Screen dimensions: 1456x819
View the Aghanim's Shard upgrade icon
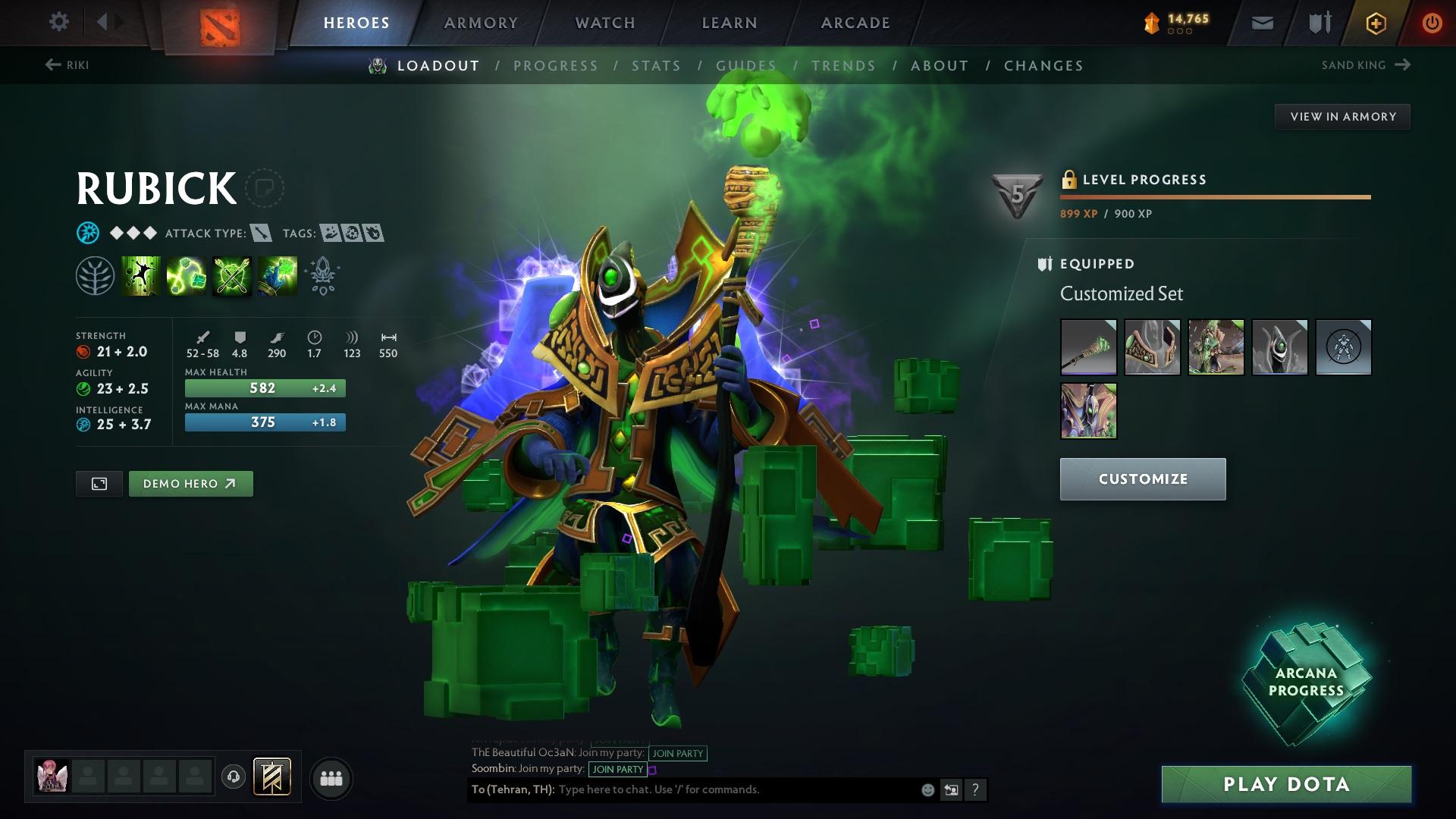[322, 275]
